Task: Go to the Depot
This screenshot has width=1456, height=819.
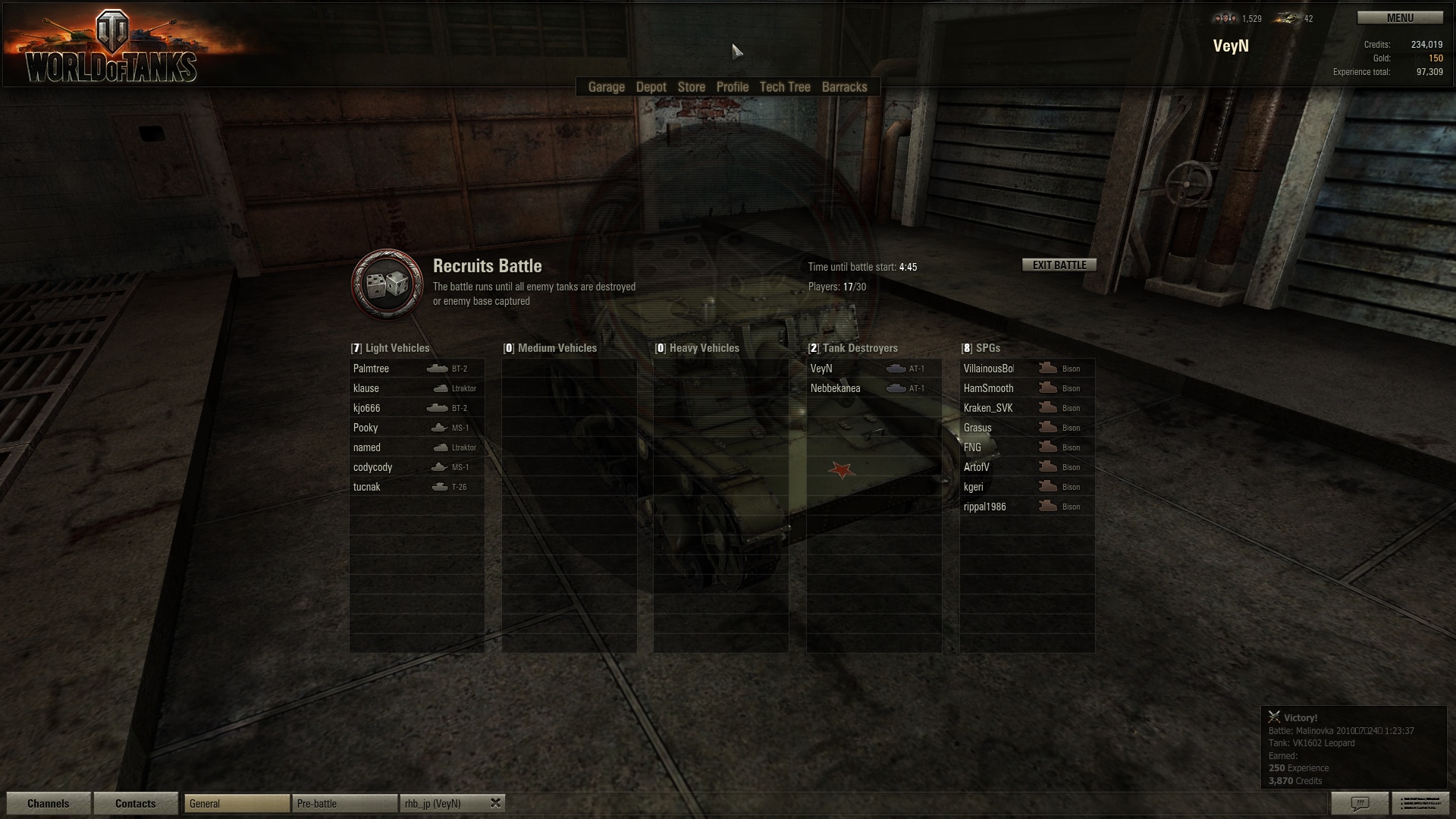Action: click(x=651, y=87)
